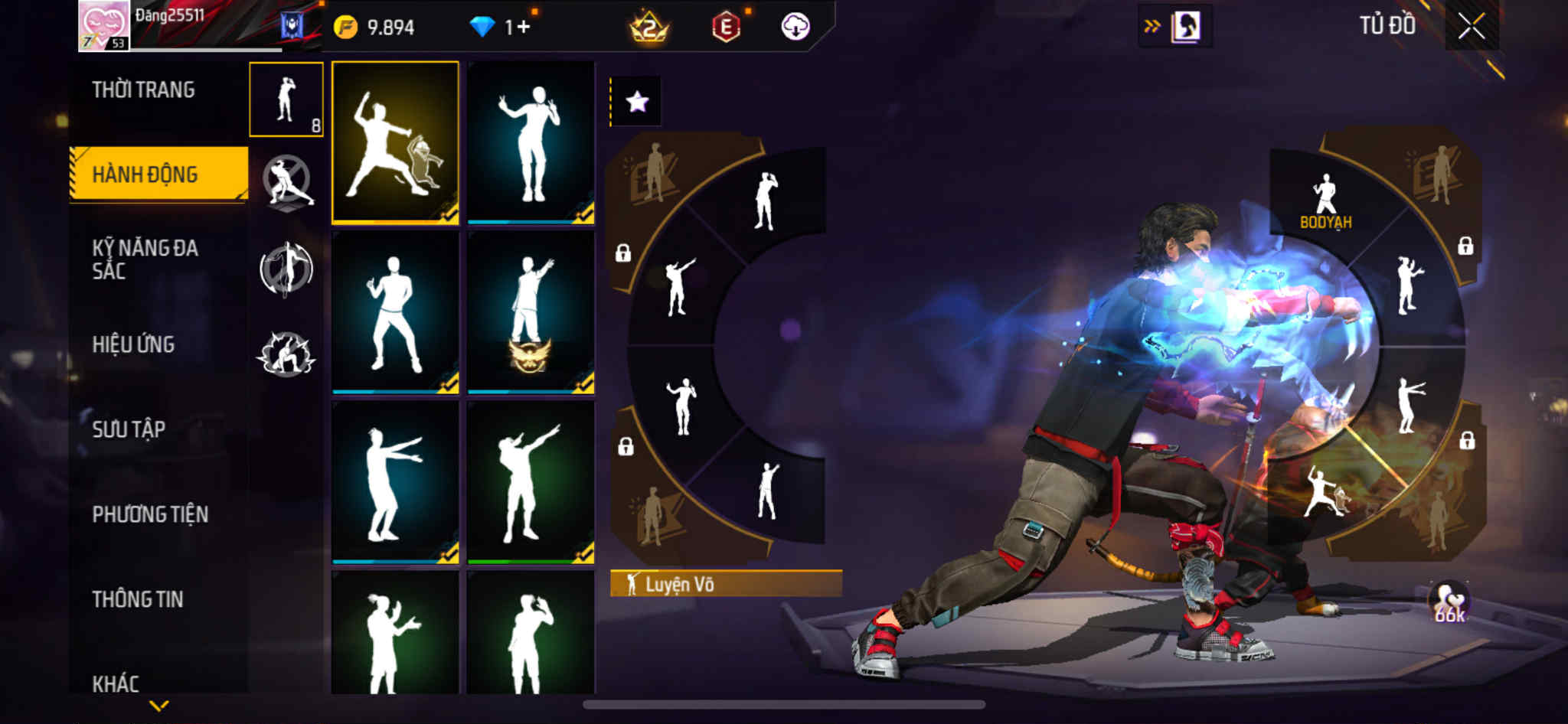
Task: Click the red E hexagon icon
Action: coord(725,28)
